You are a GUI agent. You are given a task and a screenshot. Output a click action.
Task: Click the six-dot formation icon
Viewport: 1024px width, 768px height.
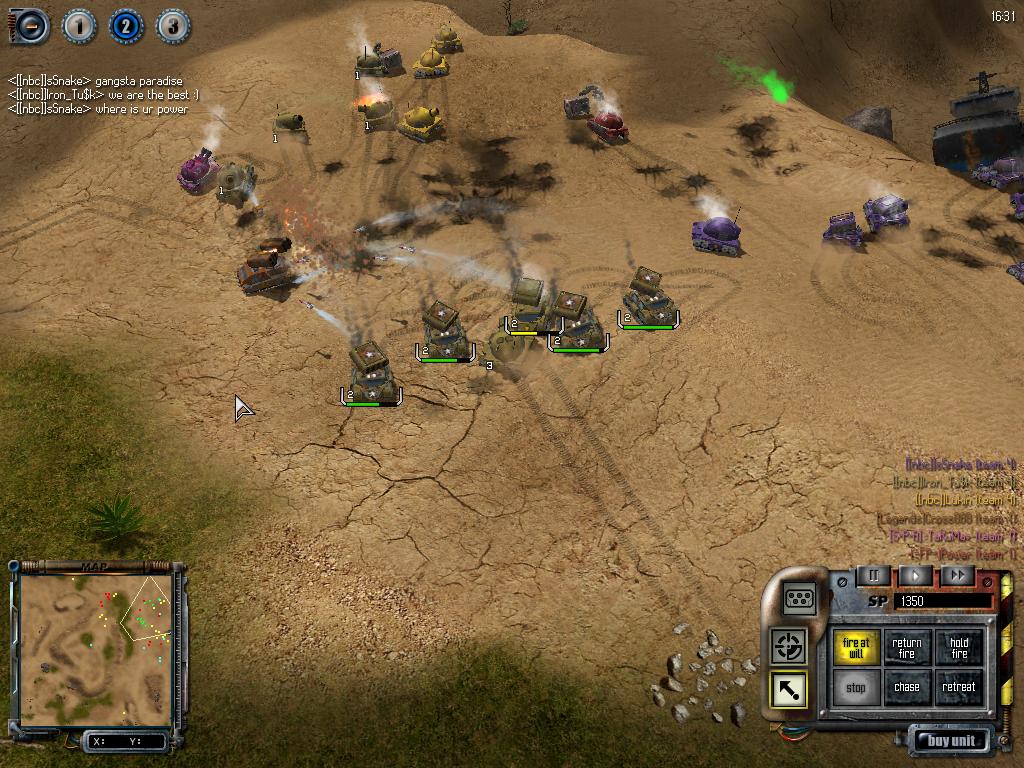click(x=800, y=598)
